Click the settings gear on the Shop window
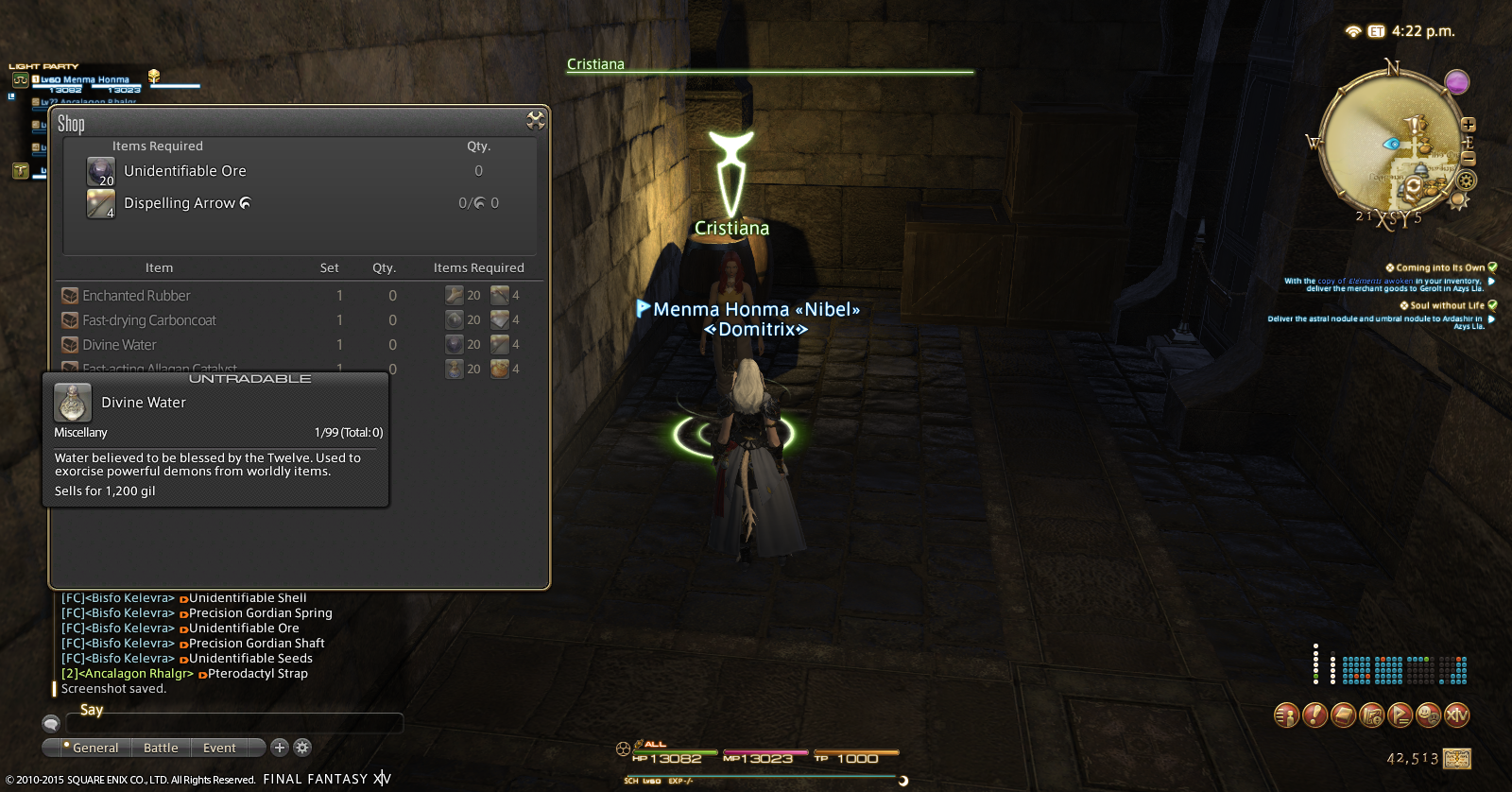 (x=536, y=120)
